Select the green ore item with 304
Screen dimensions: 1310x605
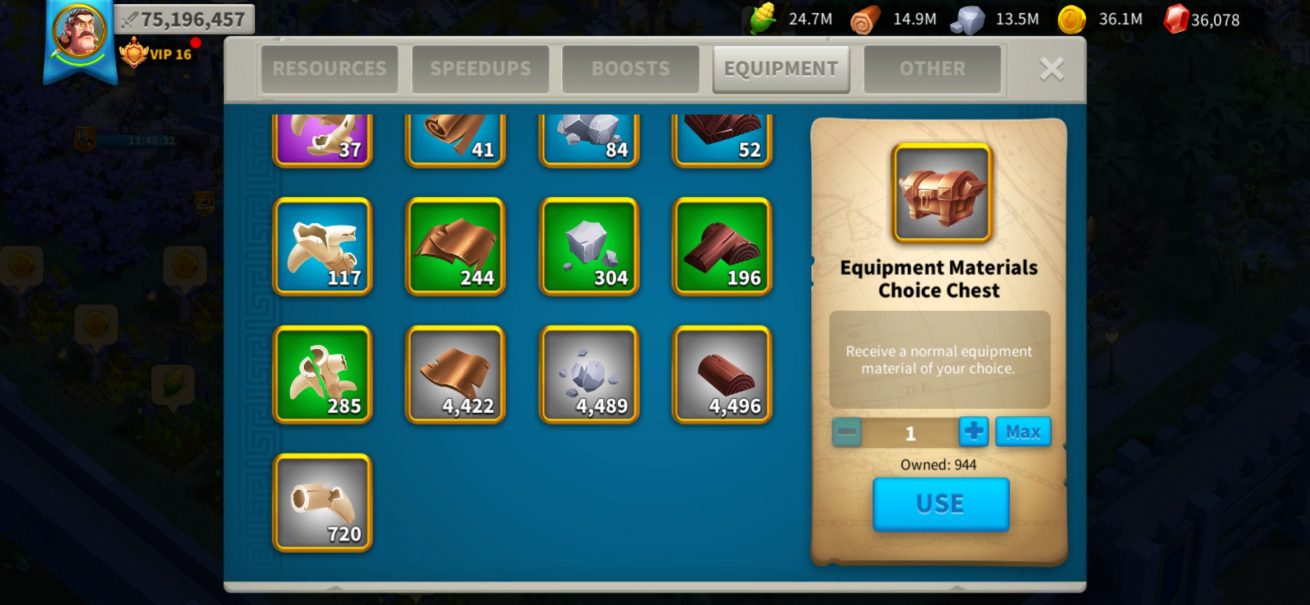tap(589, 246)
